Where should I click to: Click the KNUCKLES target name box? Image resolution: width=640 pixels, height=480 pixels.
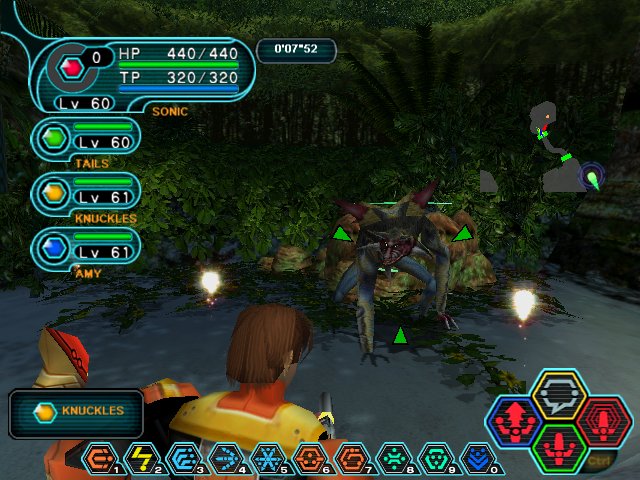pyautogui.click(x=76, y=412)
